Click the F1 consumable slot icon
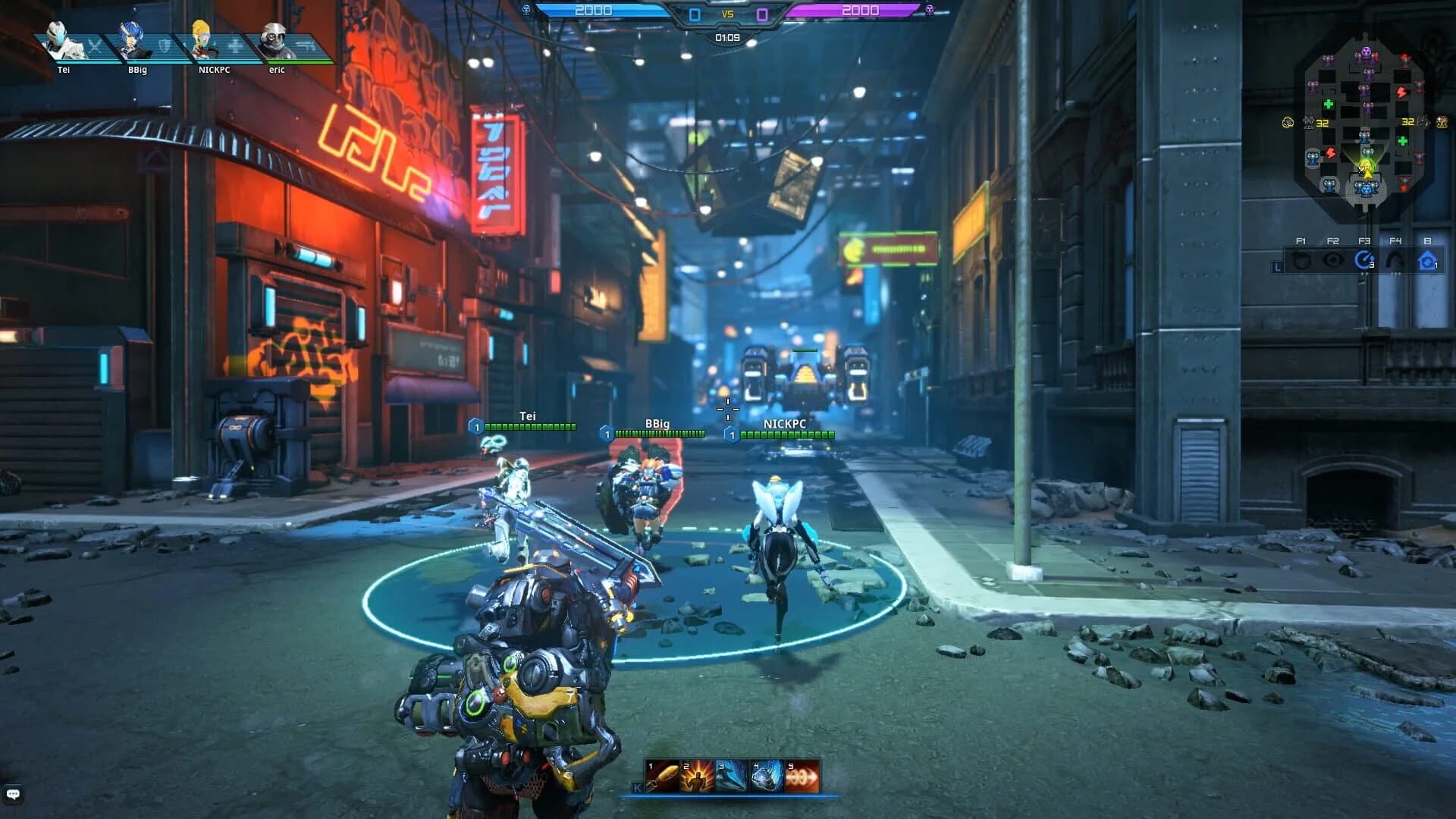 coord(1301,259)
